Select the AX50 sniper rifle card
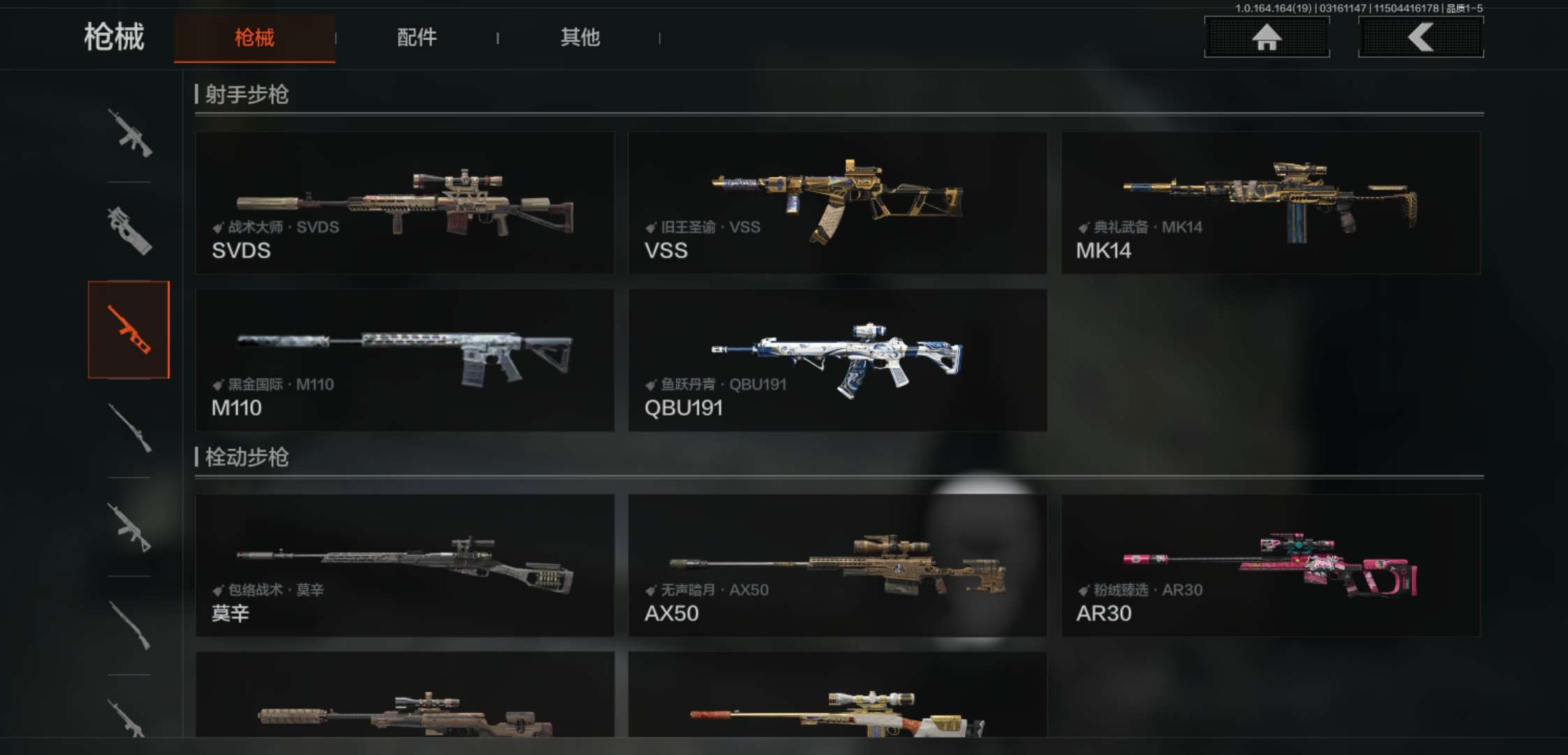The width and height of the screenshot is (1568, 755). tap(837, 566)
